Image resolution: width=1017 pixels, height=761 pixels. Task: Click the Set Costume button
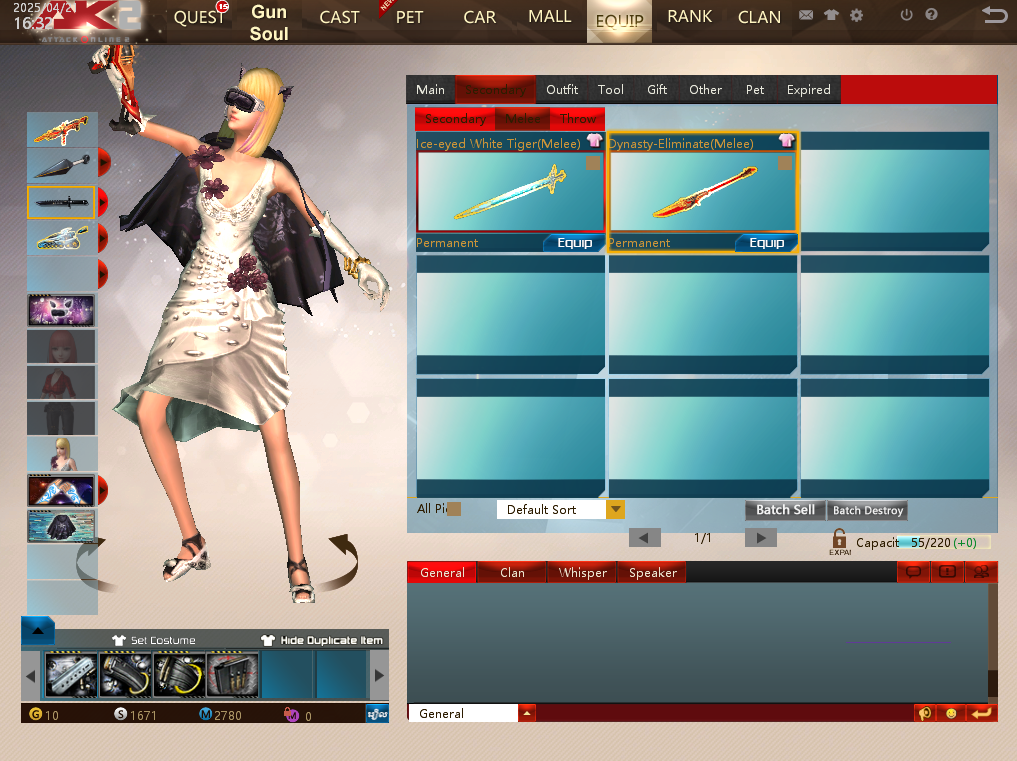[x=154, y=640]
